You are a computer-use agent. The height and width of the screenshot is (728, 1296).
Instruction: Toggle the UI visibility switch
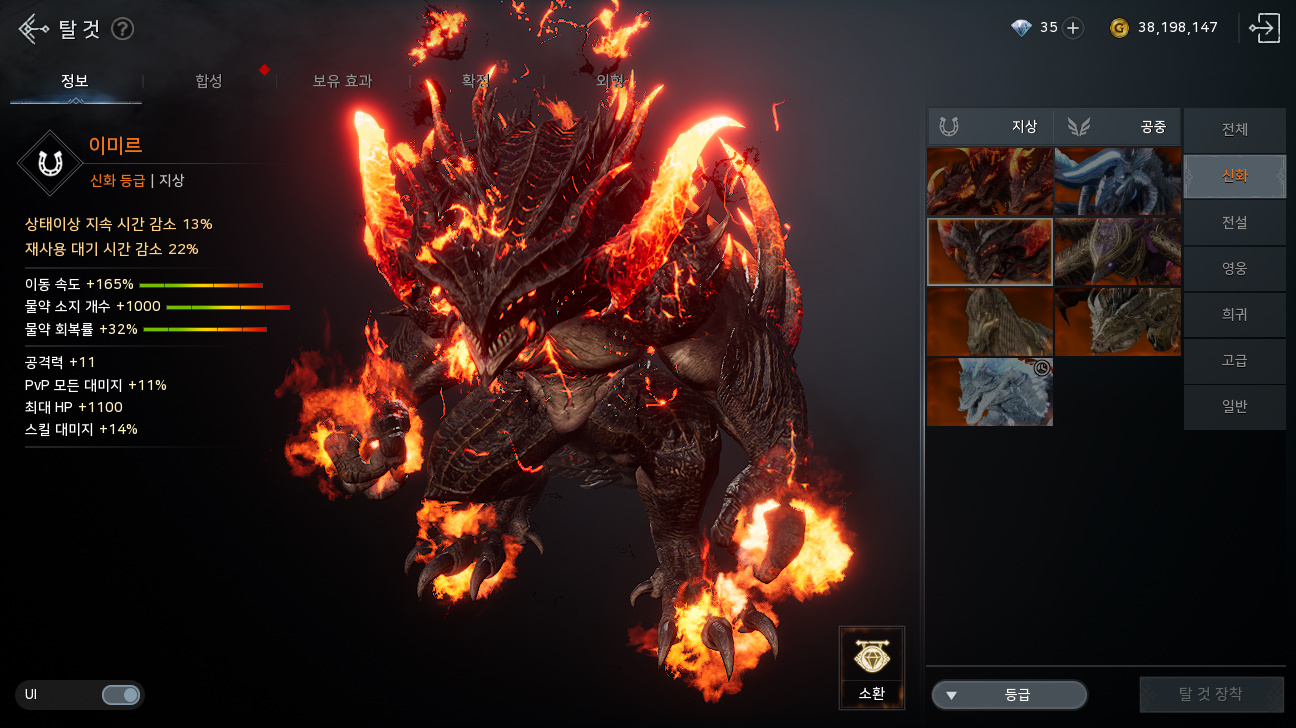tap(121, 694)
